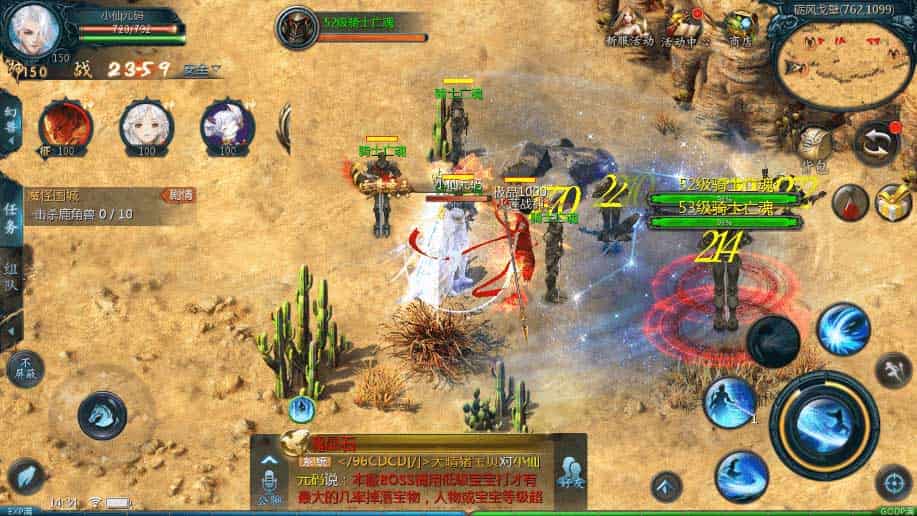Select the white-haired girl pet portrait
This screenshot has width=917, height=516.
[x=146, y=126]
